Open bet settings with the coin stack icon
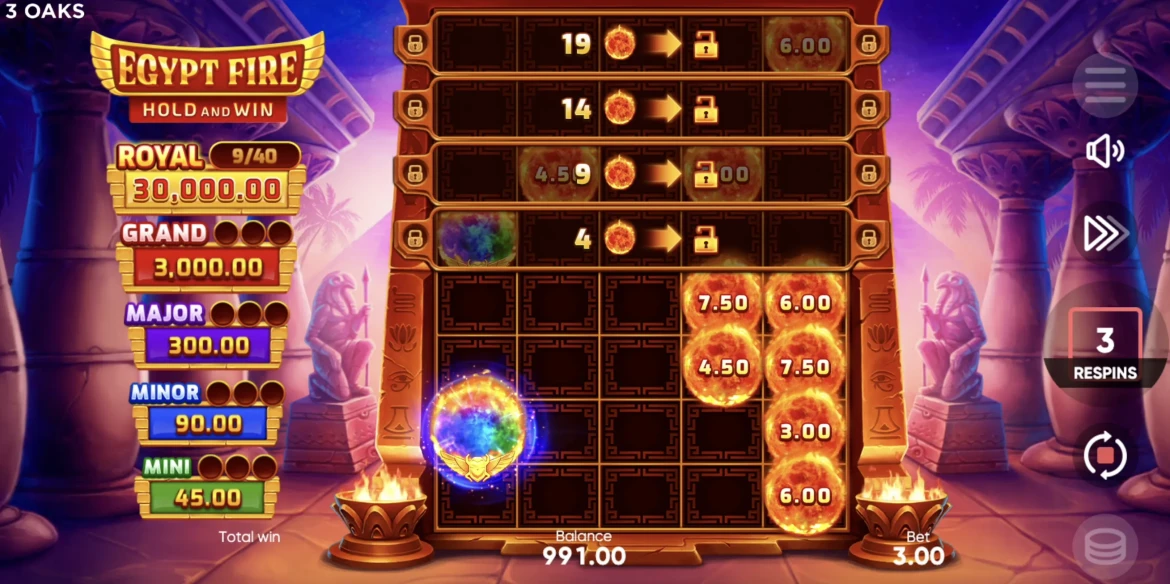The image size is (1170, 584). (x=1105, y=548)
